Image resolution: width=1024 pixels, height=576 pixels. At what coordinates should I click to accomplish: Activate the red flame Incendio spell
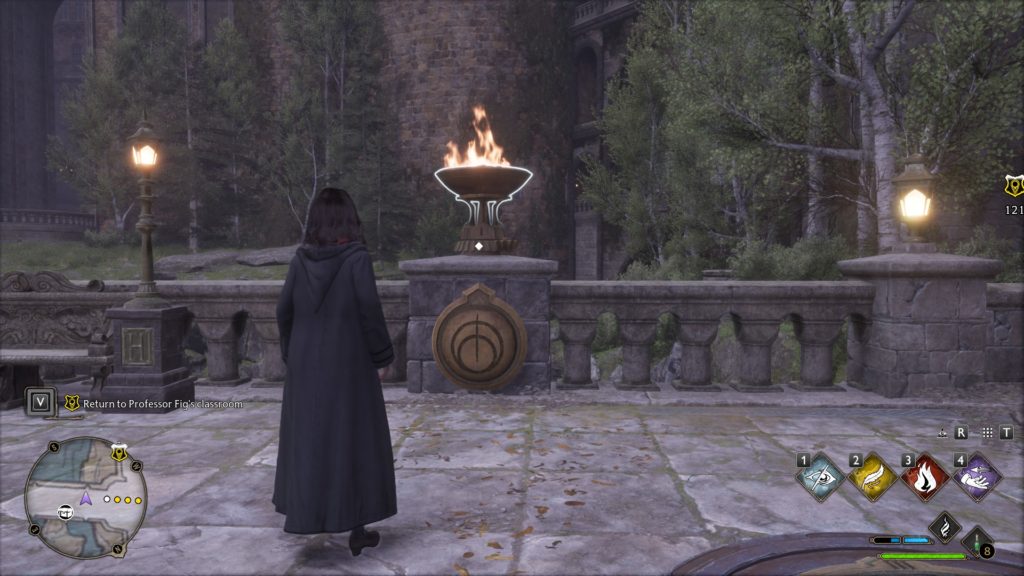pyautogui.click(x=924, y=478)
